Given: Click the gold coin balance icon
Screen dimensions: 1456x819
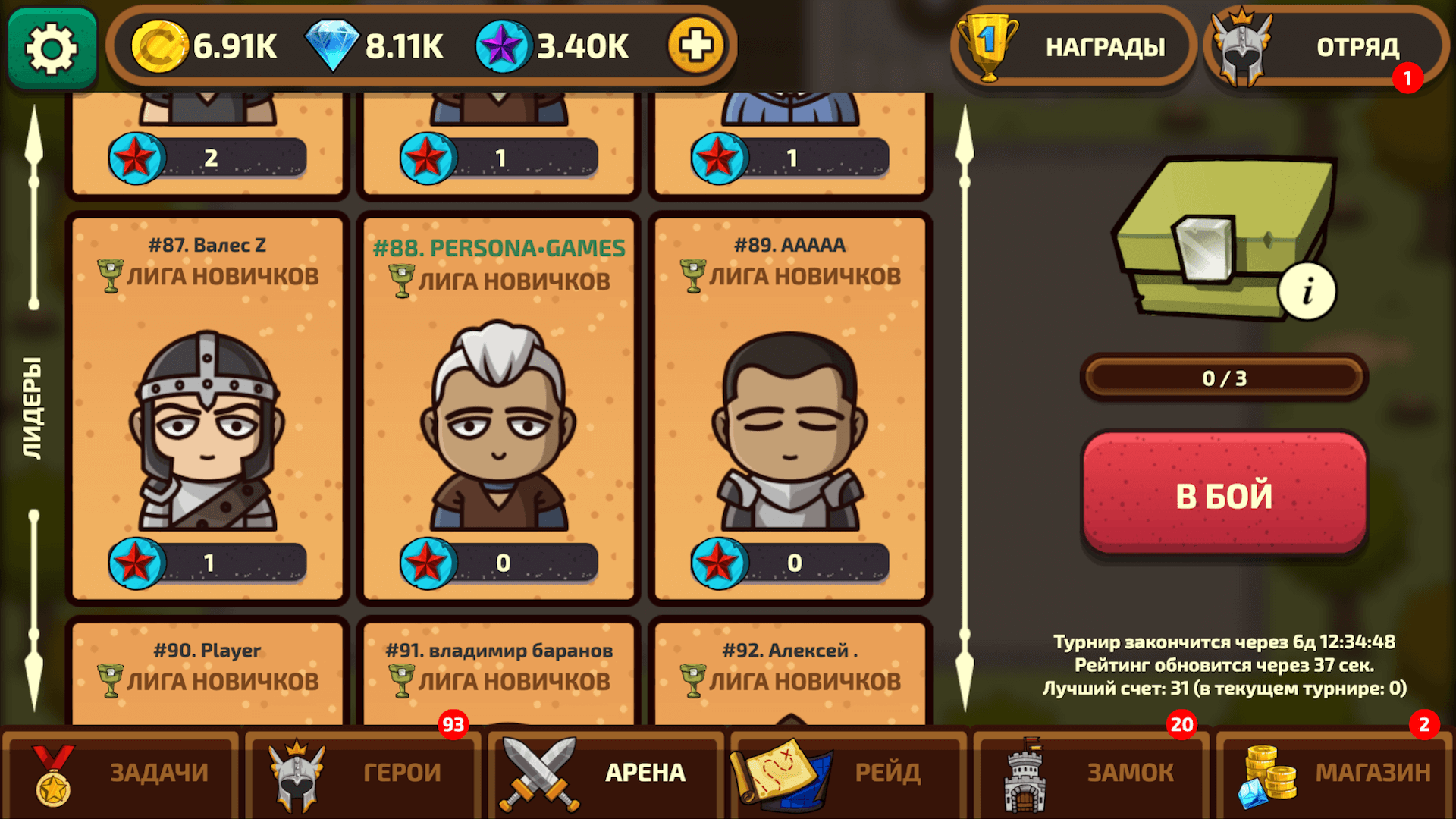Looking at the screenshot, I should pos(159,45).
